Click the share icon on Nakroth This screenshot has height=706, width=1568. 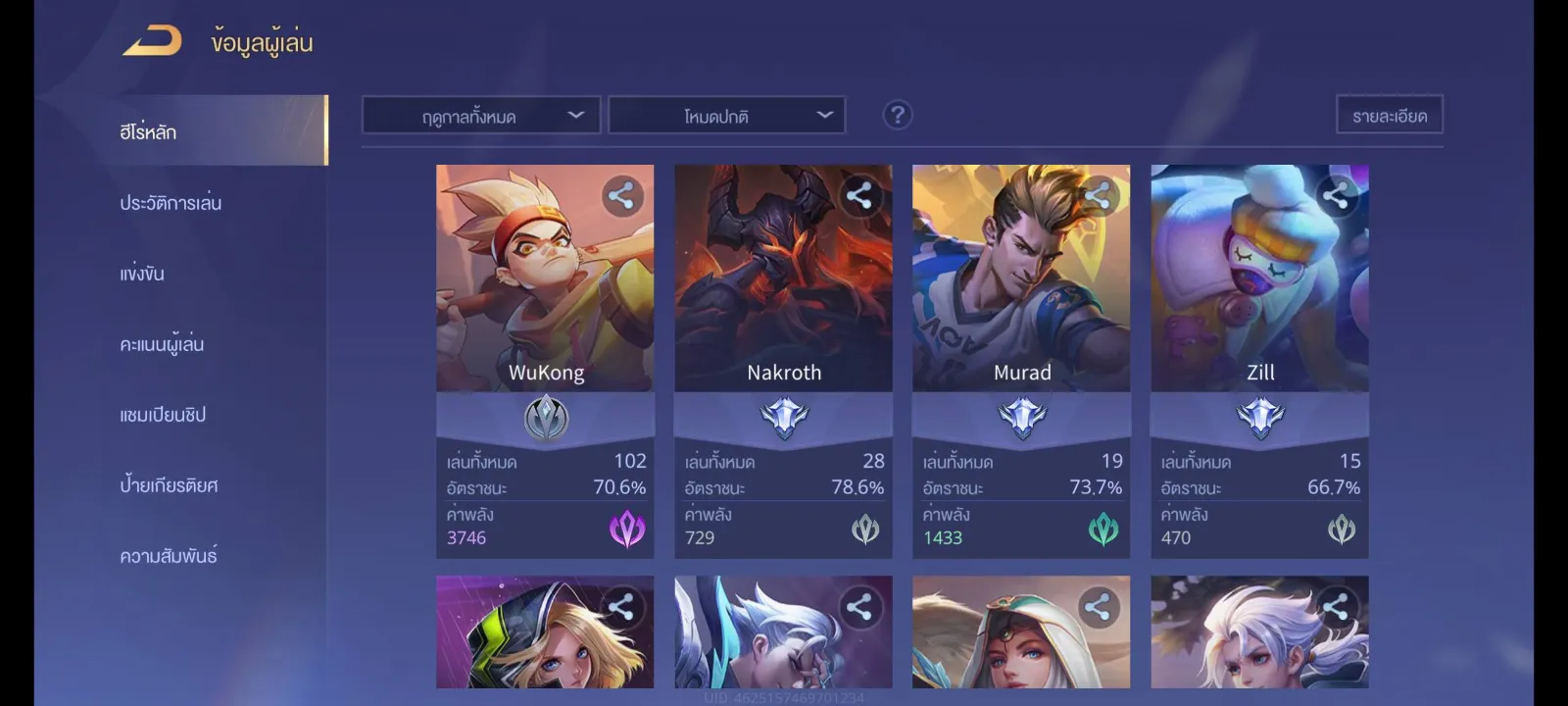click(x=859, y=196)
